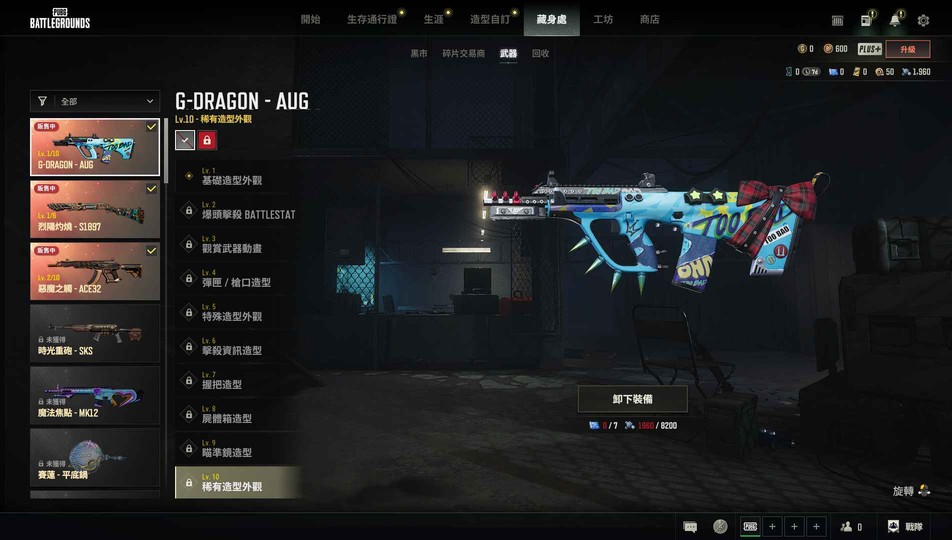Click the yellow 升級 button
952x540 pixels.
(908, 49)
